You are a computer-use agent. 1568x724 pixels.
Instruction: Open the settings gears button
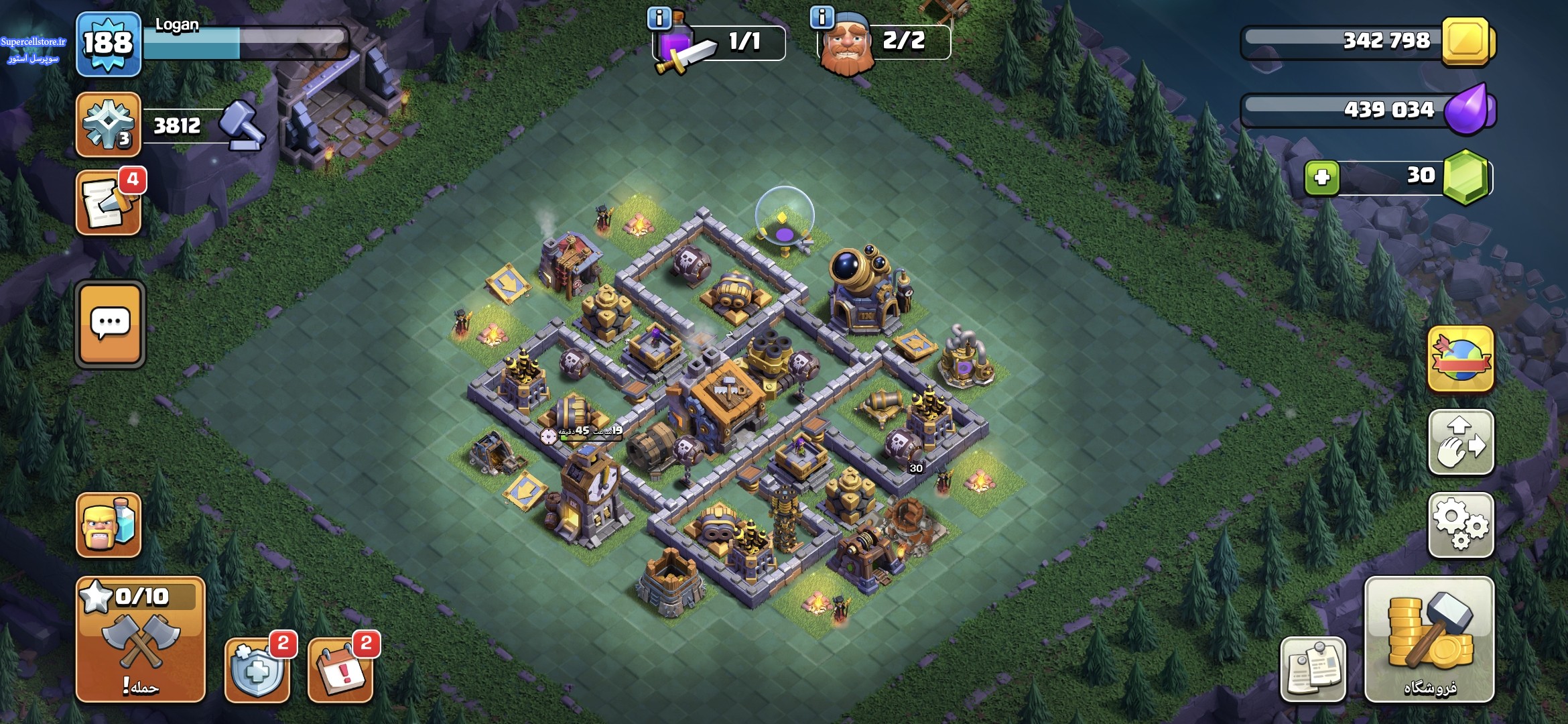[1461, 525]
